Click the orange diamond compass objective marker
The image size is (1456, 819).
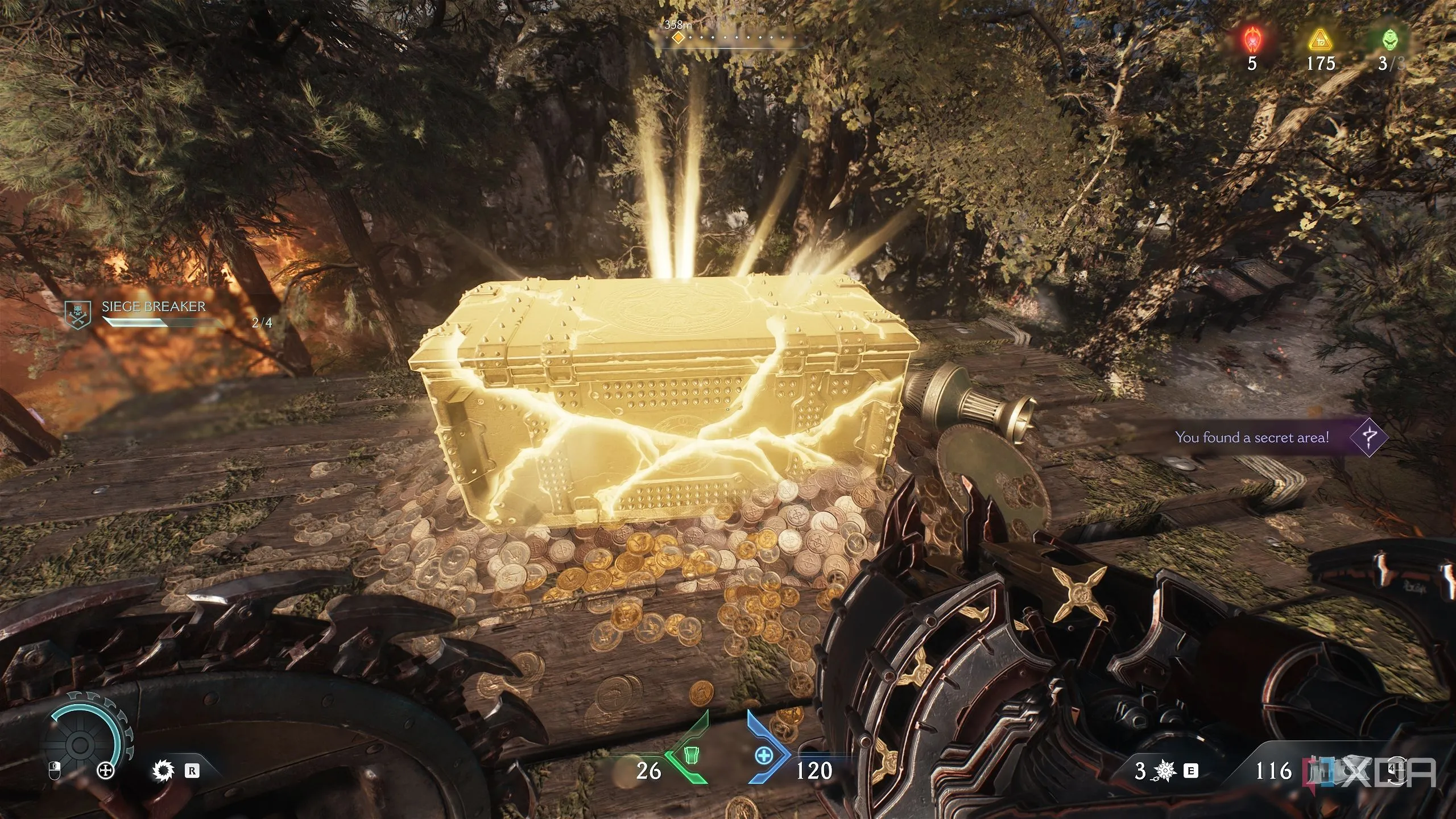coord(677,38)
